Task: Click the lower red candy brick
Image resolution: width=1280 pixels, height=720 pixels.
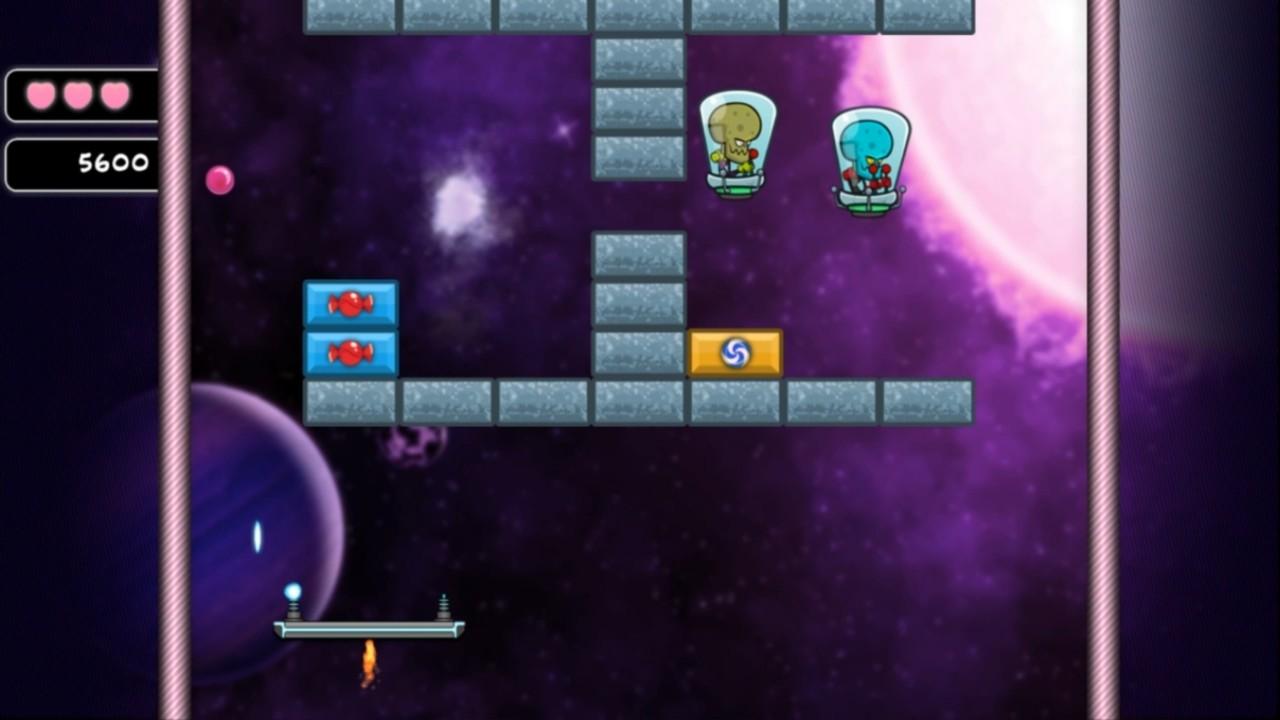Action: (350, 353)
